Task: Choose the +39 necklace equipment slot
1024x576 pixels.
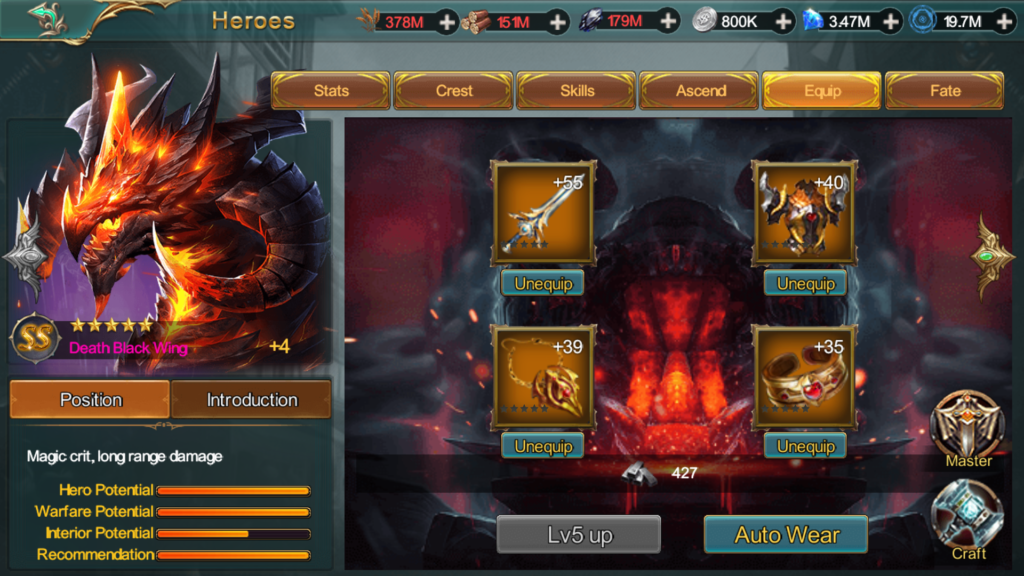Action: point(543,377)
